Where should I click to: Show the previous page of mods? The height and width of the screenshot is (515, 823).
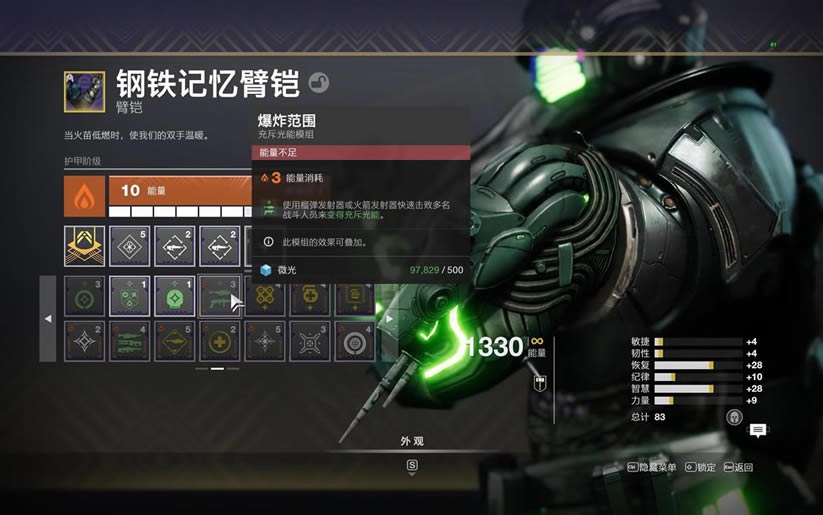coord(48,318)
